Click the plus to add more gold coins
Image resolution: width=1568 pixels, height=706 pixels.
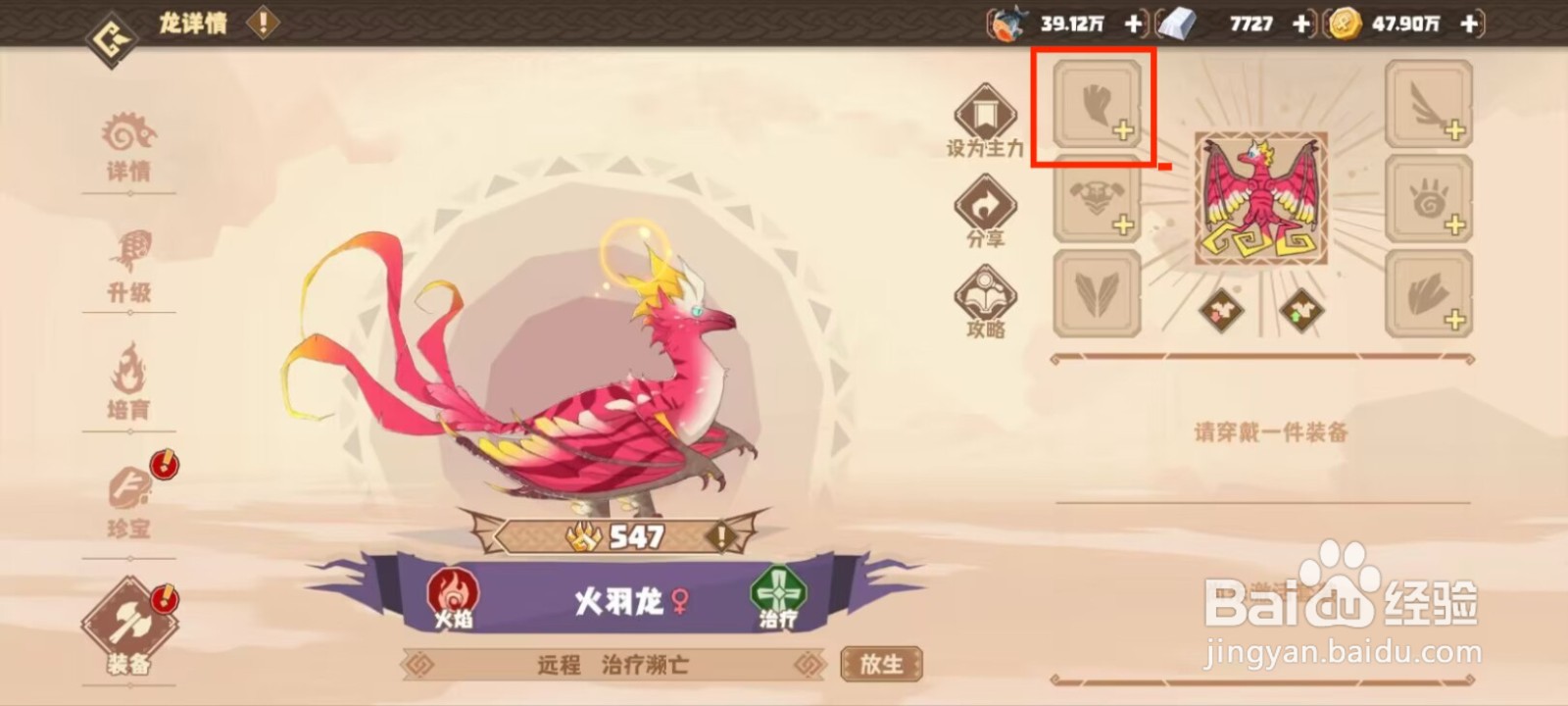(1467, 24)
